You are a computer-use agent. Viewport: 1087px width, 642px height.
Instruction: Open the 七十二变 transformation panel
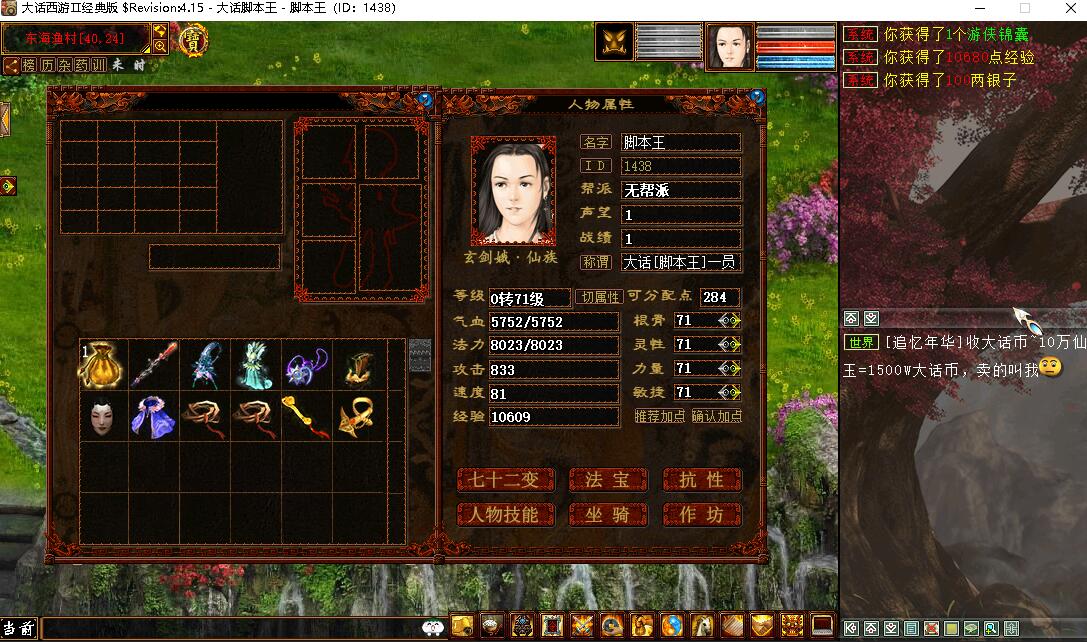[x=504, y=480]
